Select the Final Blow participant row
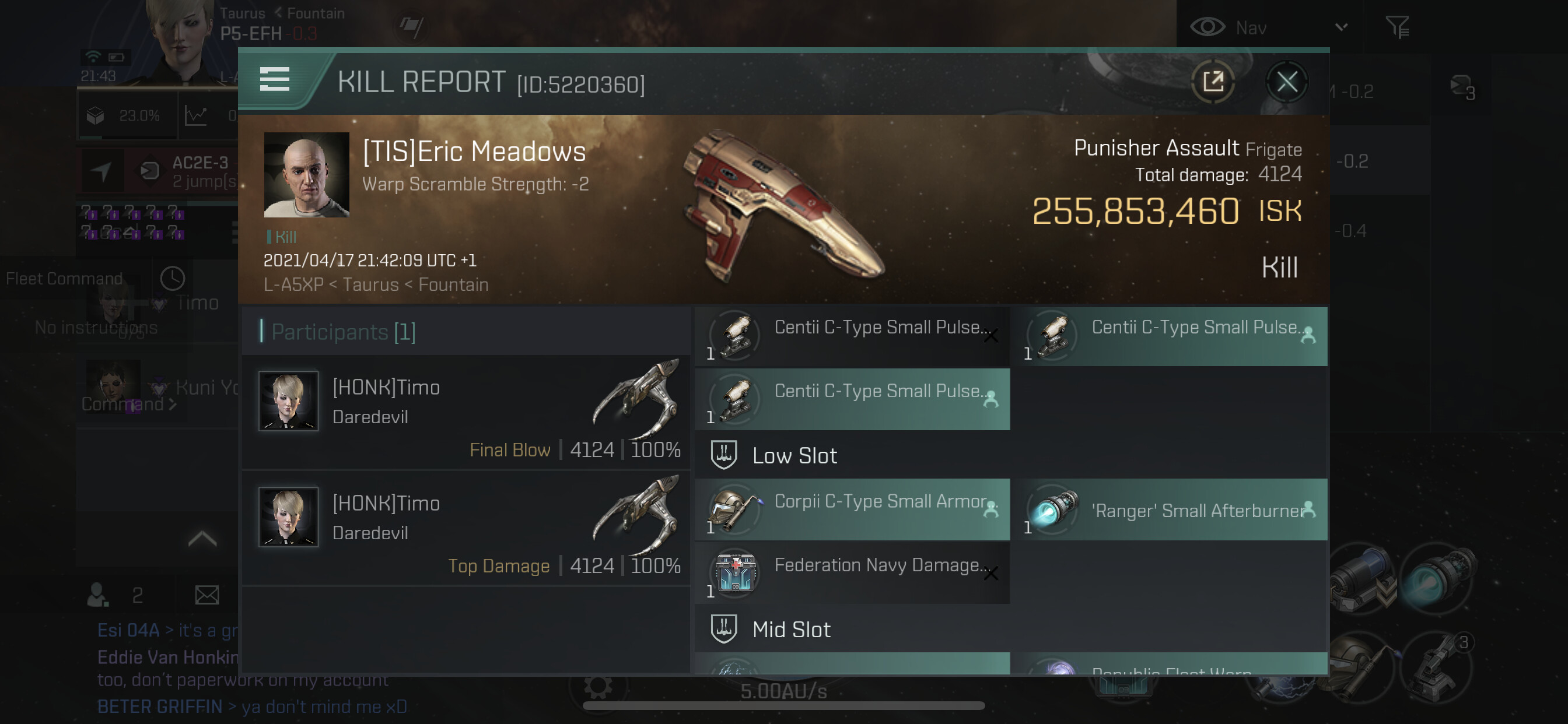 click(466, 412)
